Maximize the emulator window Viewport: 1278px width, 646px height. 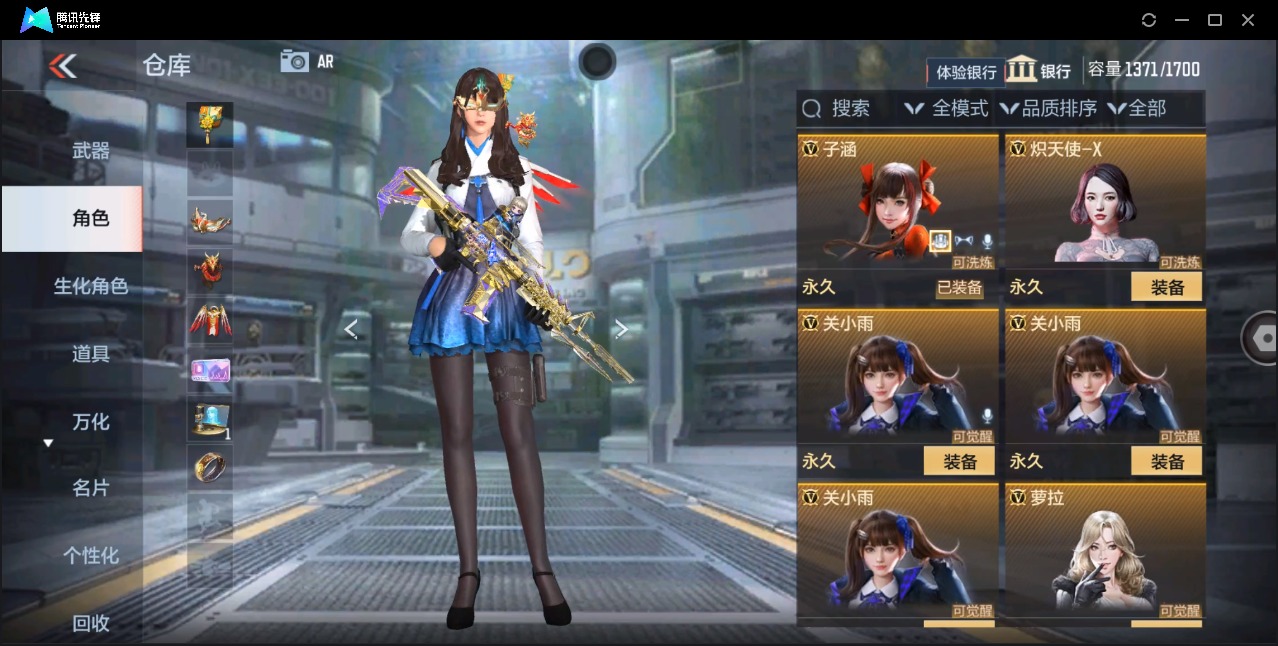[x=1215, y=20]
